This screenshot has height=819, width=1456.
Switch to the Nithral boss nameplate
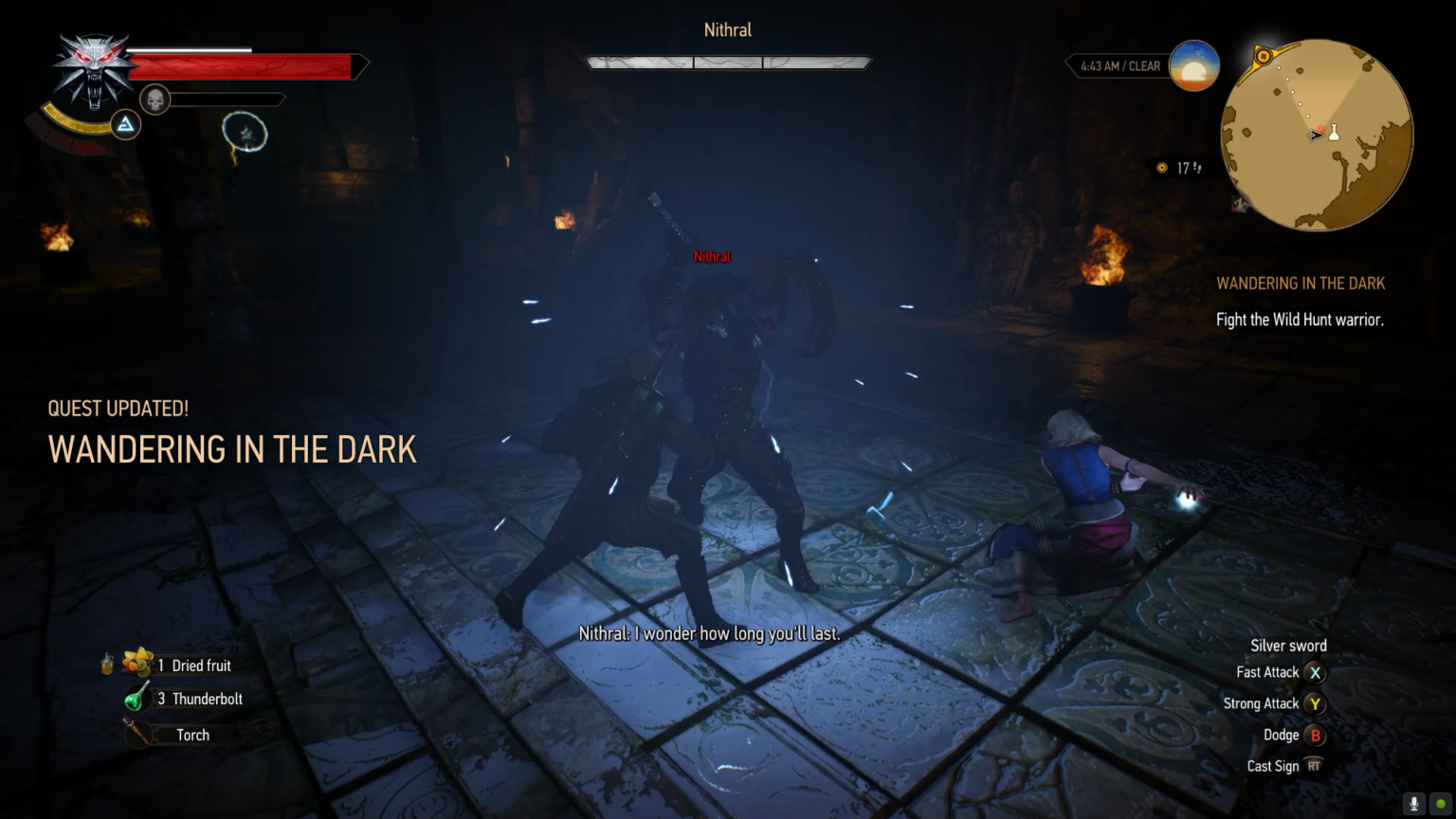tap(726, 29)
